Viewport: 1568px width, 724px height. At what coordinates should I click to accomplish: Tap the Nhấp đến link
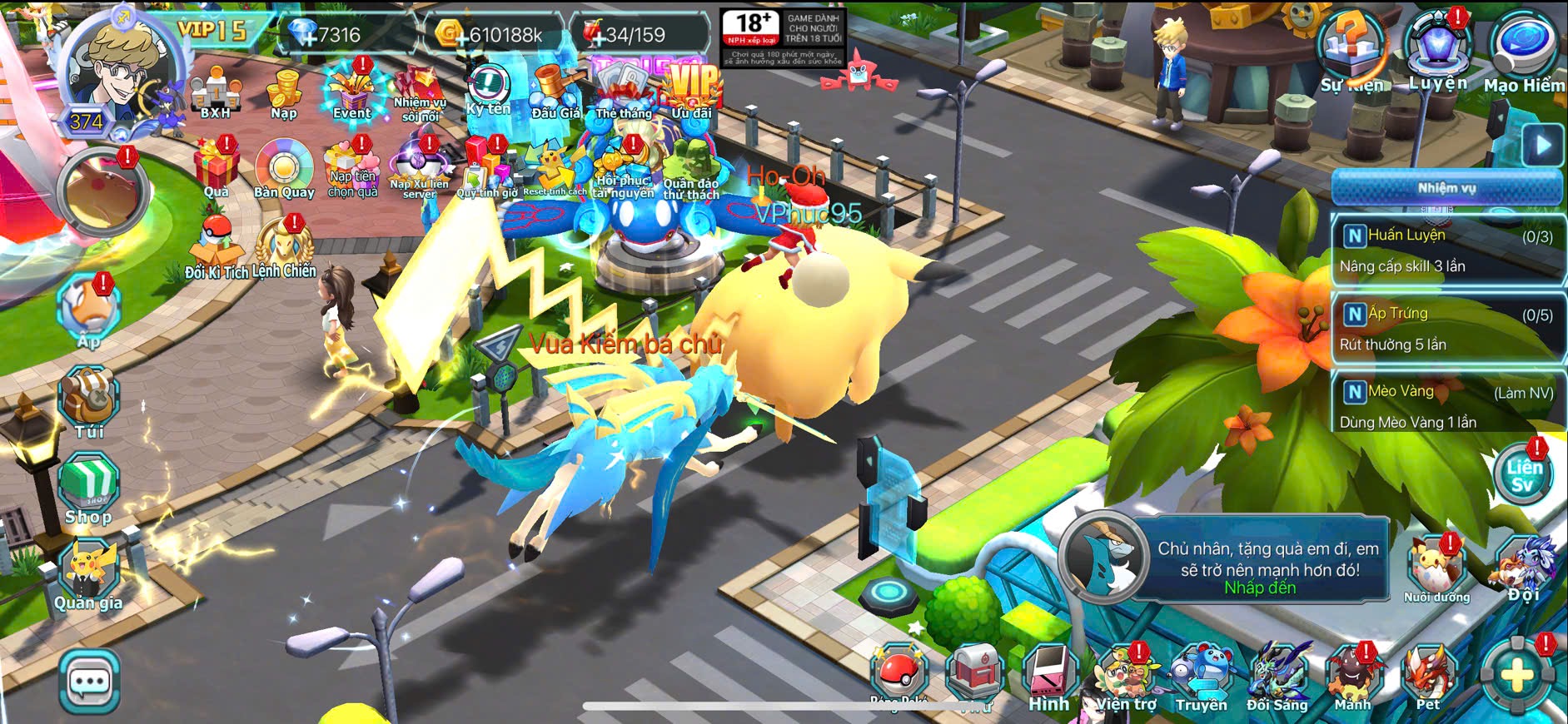coord(1260,588)
